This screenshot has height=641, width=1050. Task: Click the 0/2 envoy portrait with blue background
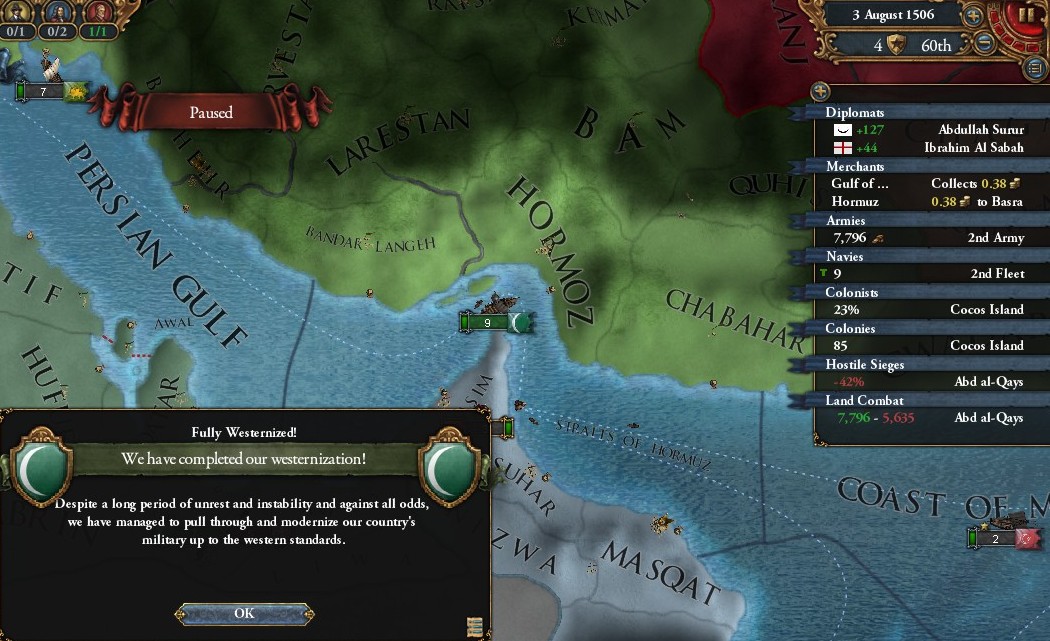point(57,14)
